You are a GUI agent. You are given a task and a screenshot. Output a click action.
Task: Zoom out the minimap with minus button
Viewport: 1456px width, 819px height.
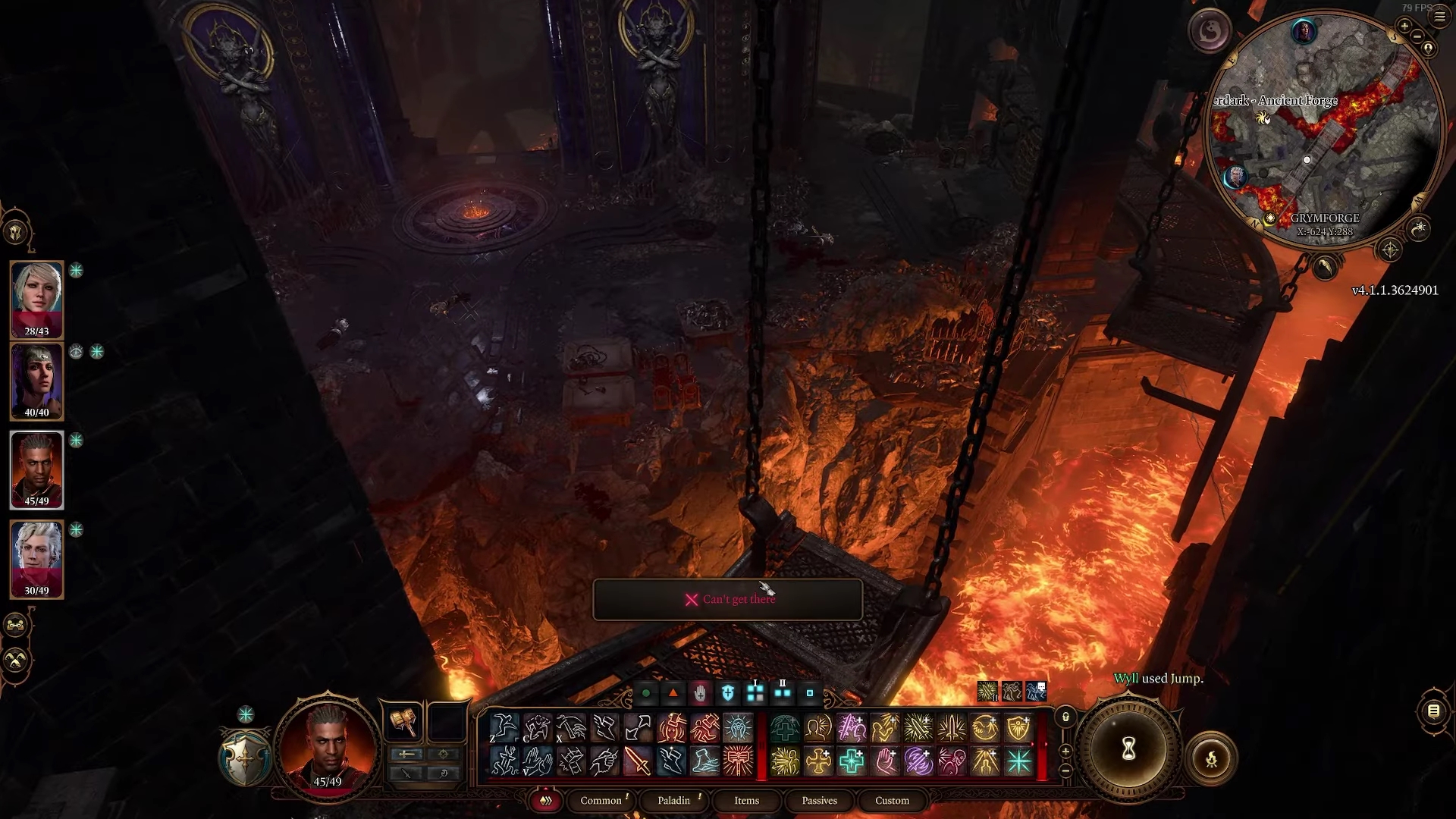tap(1417, 37)
